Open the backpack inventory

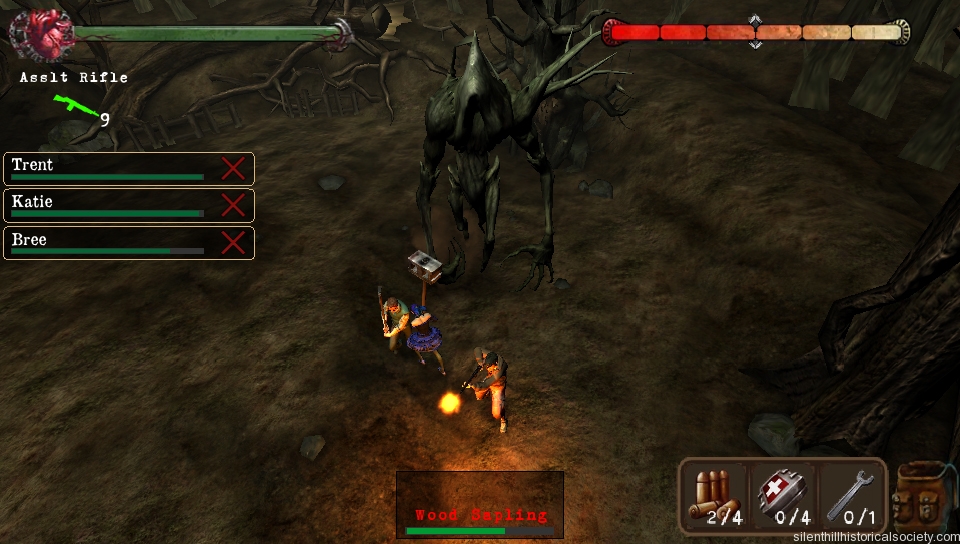tap(922, 496)
